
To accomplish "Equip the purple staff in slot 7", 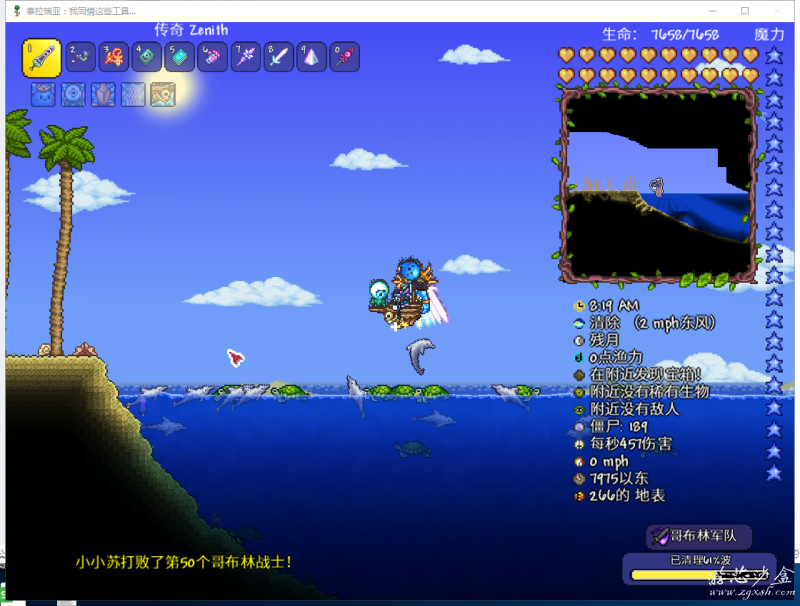I will [246, 57].
